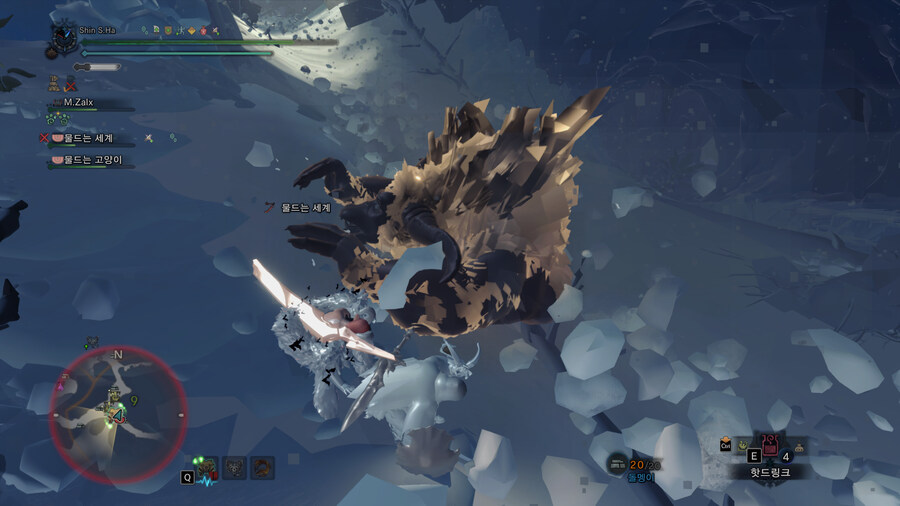Viewport: 900px width, 506px height.
Task: Click the green-glowing monster shortcut icon
Action: [207, 466]
